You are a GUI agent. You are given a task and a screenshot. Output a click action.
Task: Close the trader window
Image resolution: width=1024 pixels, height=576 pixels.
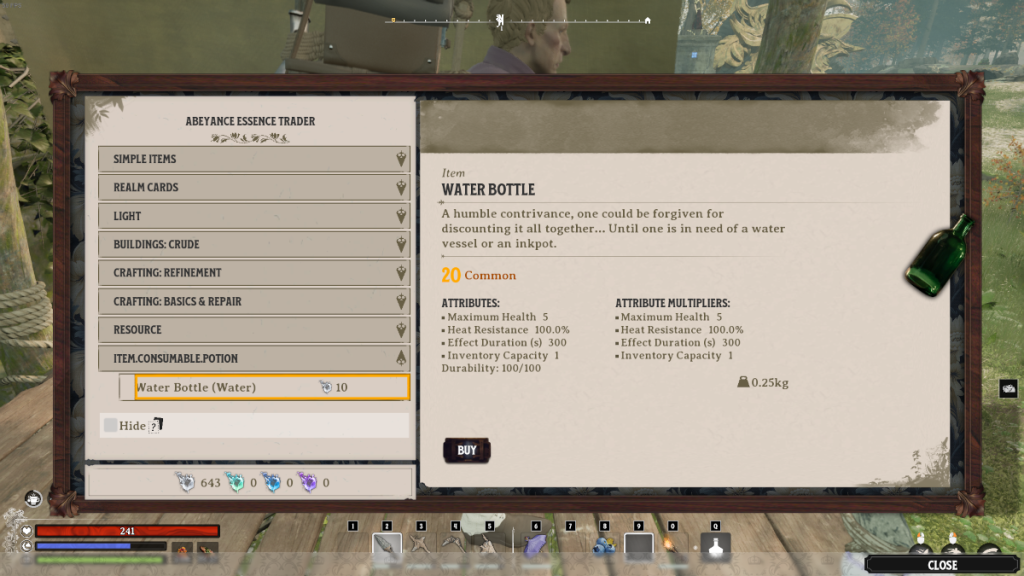(x=942, y=565)
